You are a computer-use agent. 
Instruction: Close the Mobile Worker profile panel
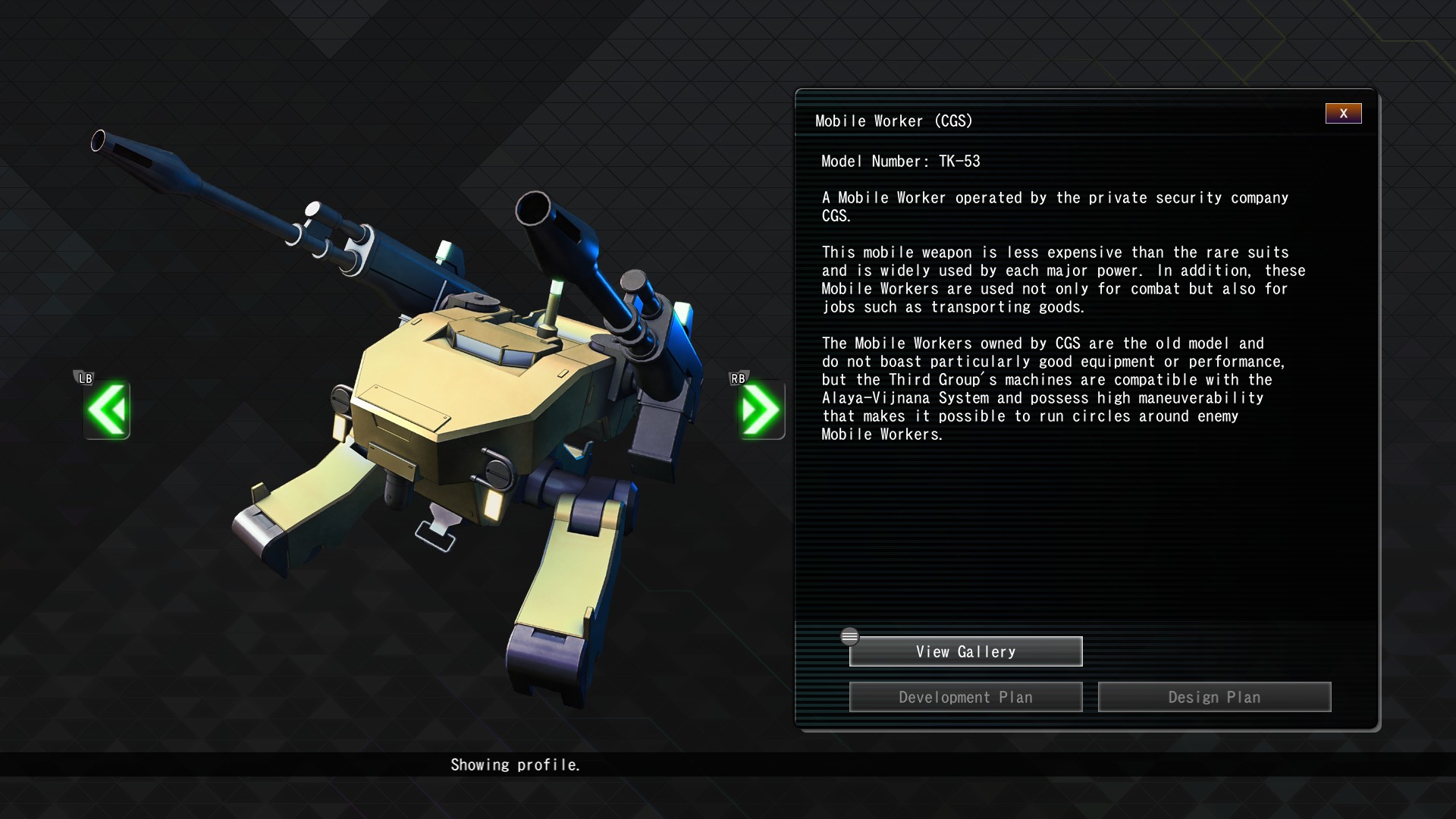(1343, 114)
